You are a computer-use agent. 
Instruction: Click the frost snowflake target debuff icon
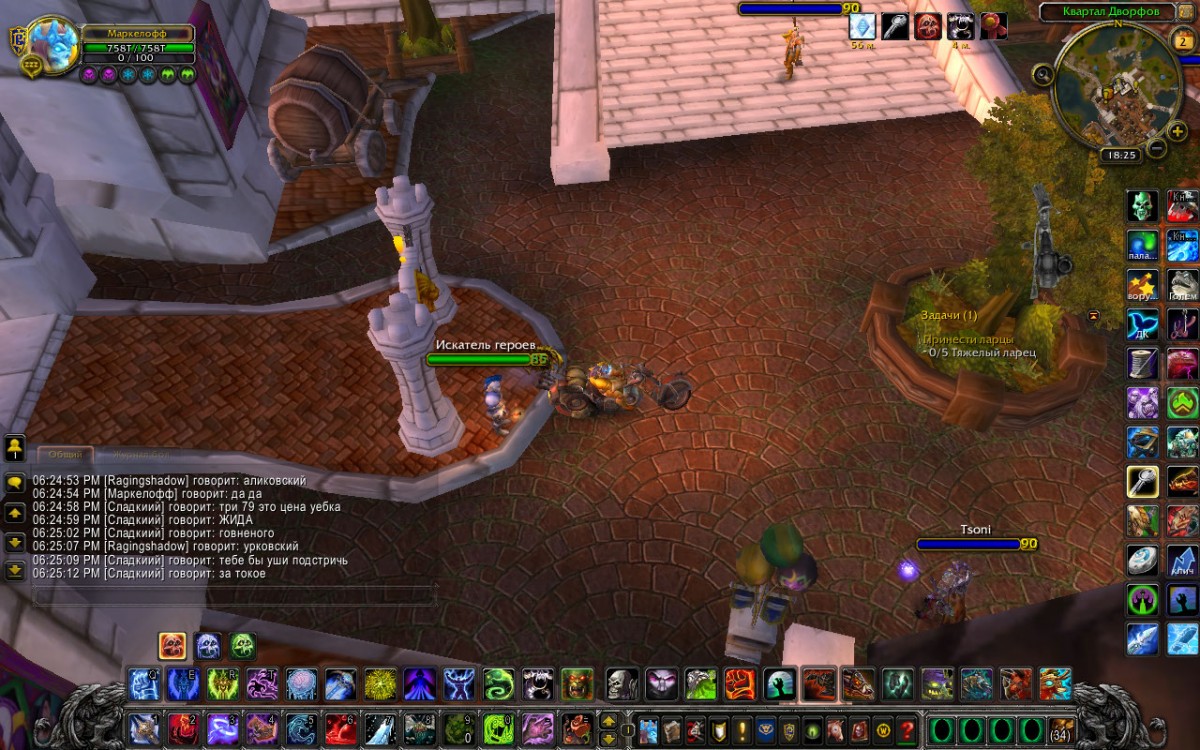click(862, 27)
